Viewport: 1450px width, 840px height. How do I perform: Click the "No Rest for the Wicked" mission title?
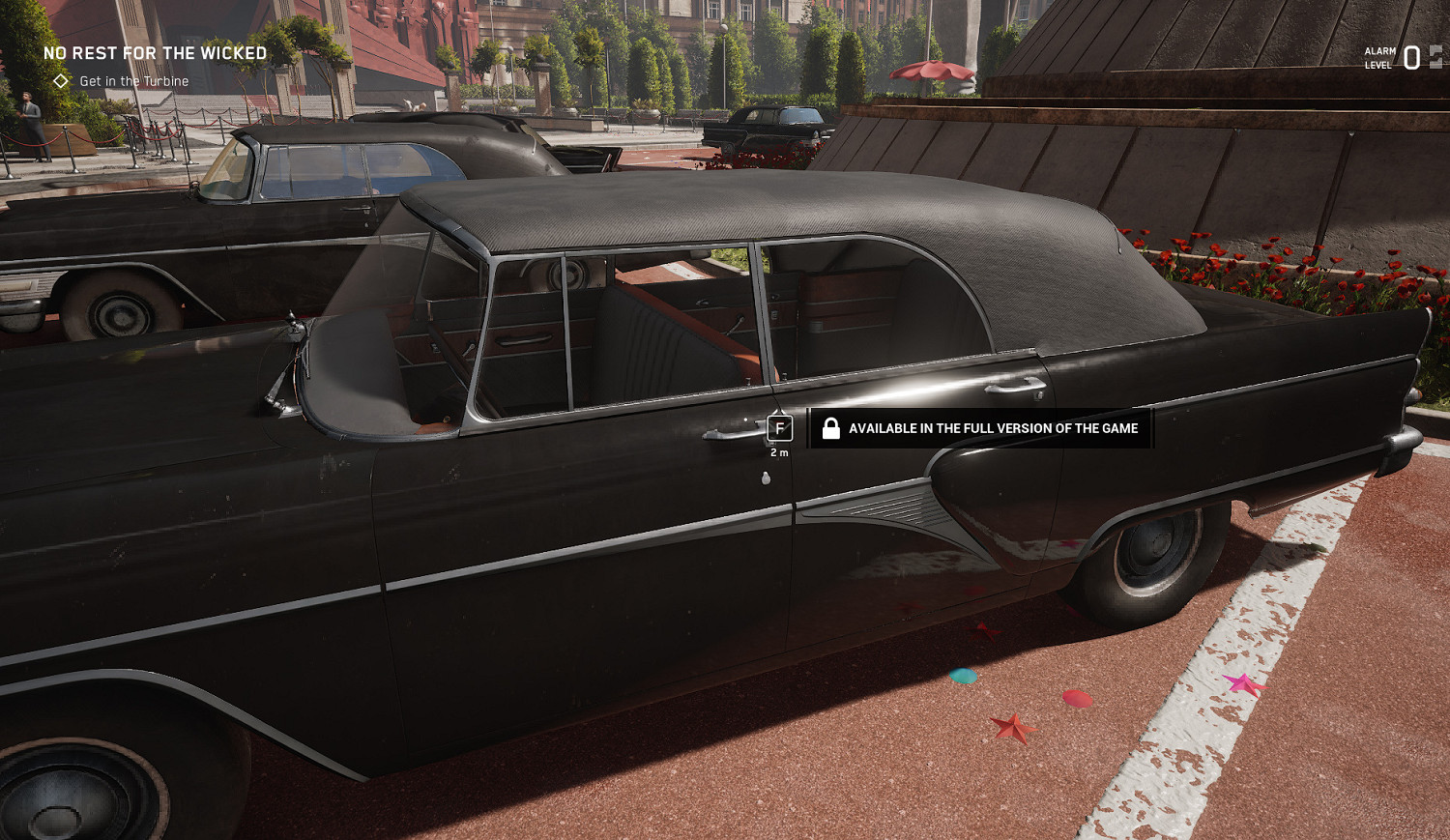tap(155, 53)
